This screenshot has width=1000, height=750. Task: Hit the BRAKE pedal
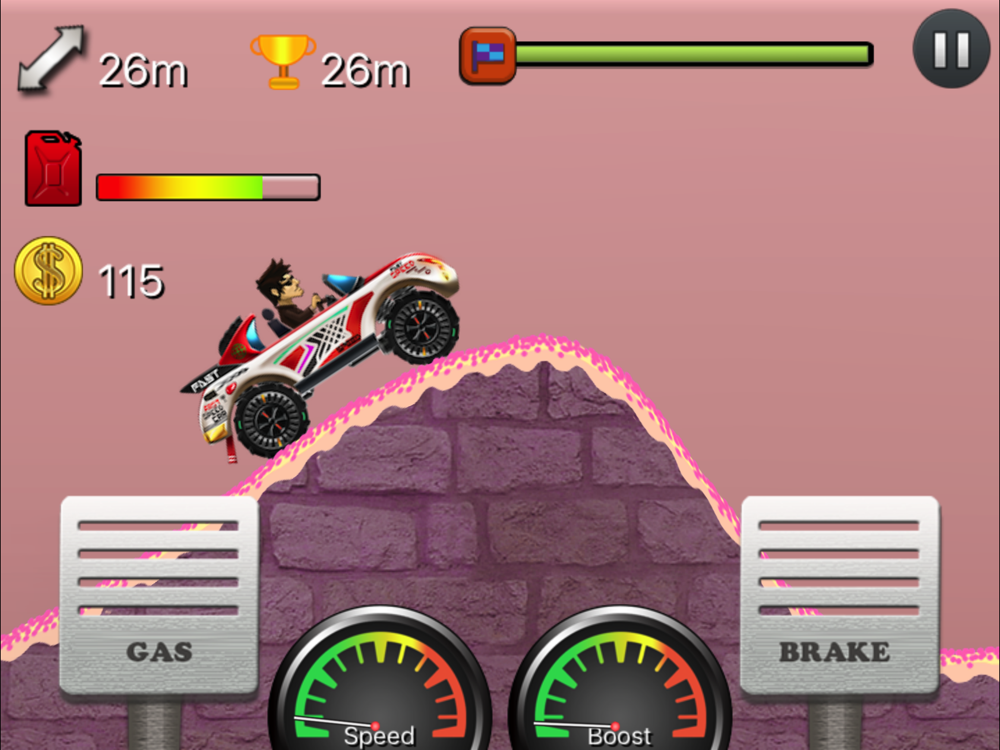(x=839, y=595)
